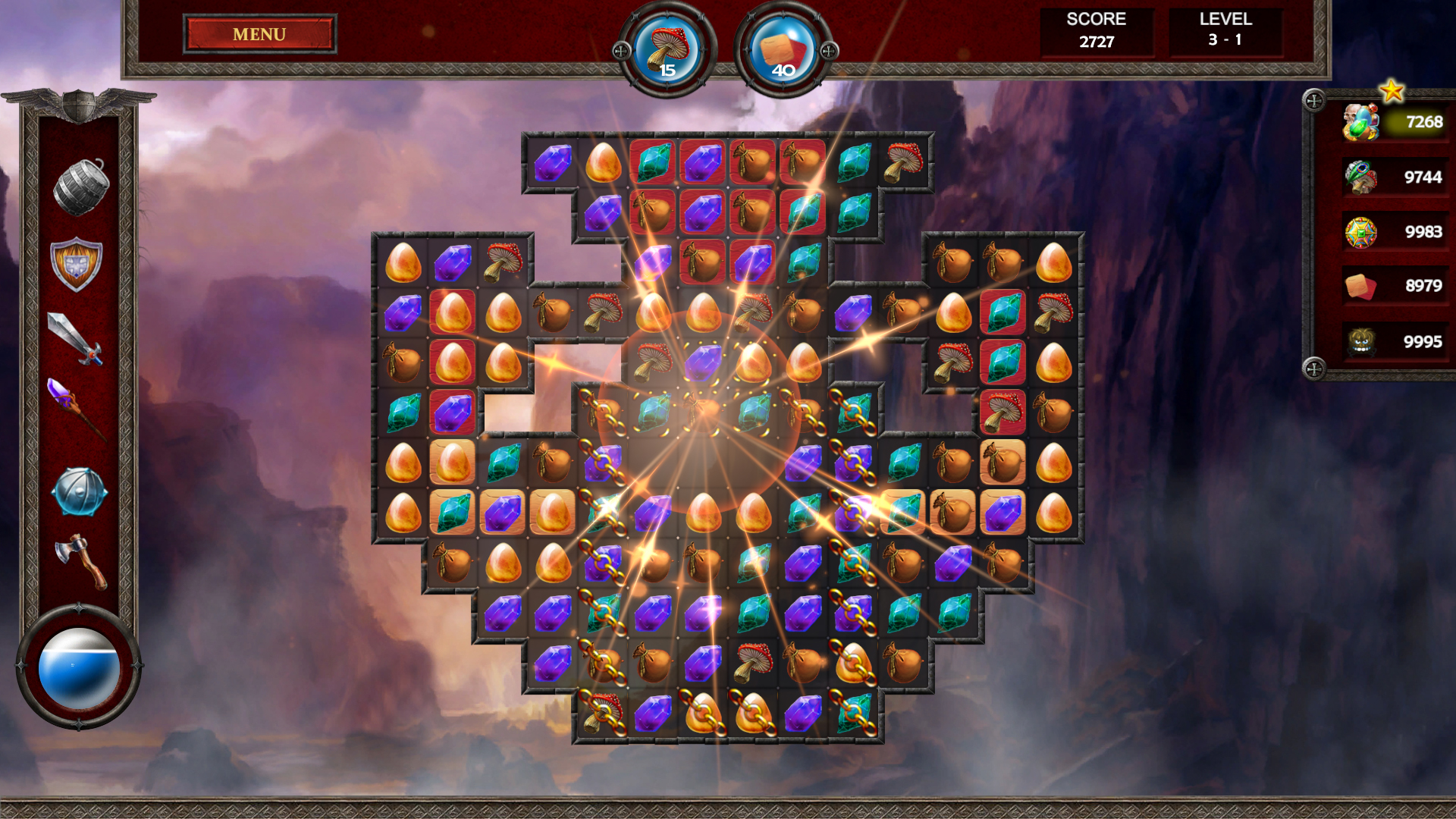This screenshot has height=819, width=1456.
Task: Click the SCORE display showing 2727
Action: tap(1097, 32)
